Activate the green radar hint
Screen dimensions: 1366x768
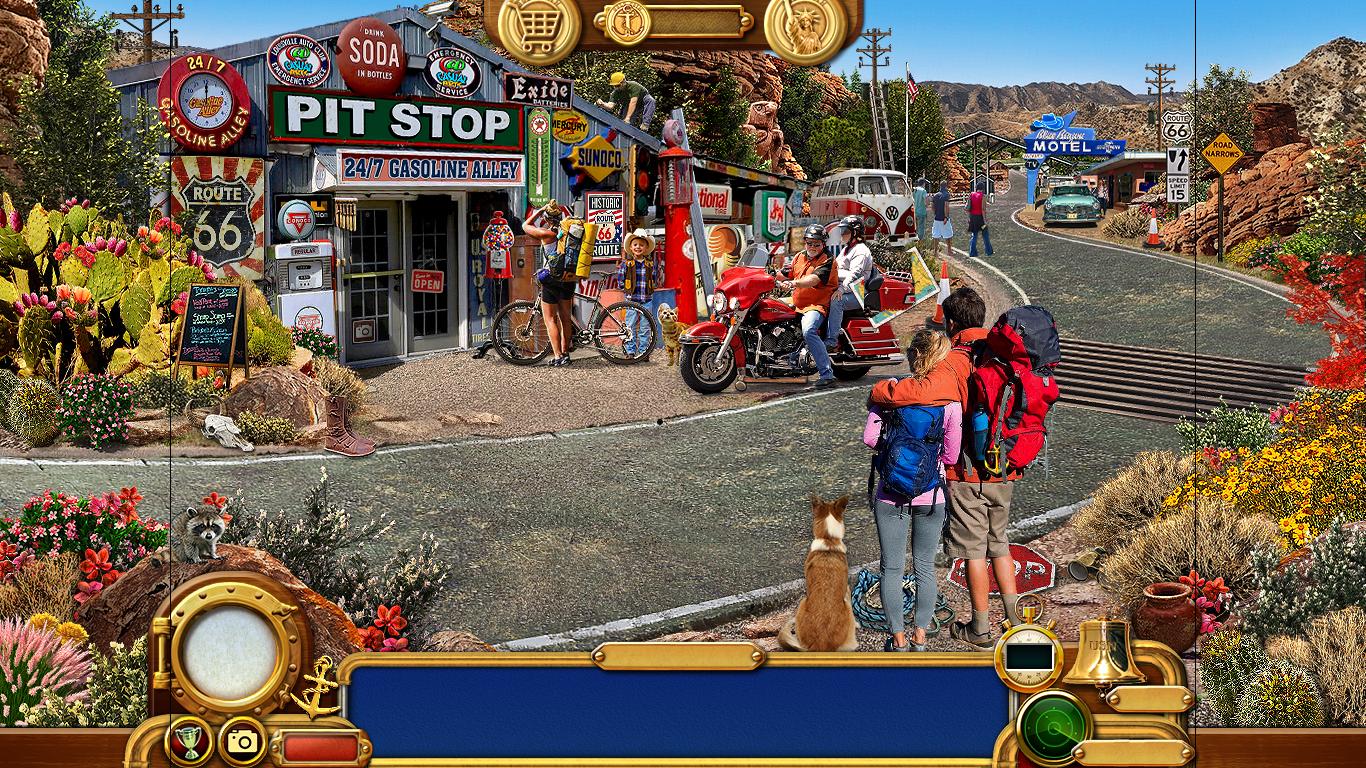pyautogui.click(x=1052, y=728)
